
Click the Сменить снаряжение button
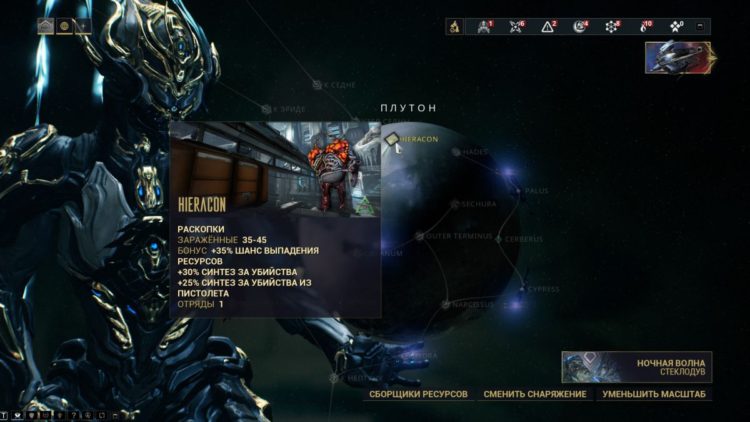pyautogui.click(x=534, y=394)
